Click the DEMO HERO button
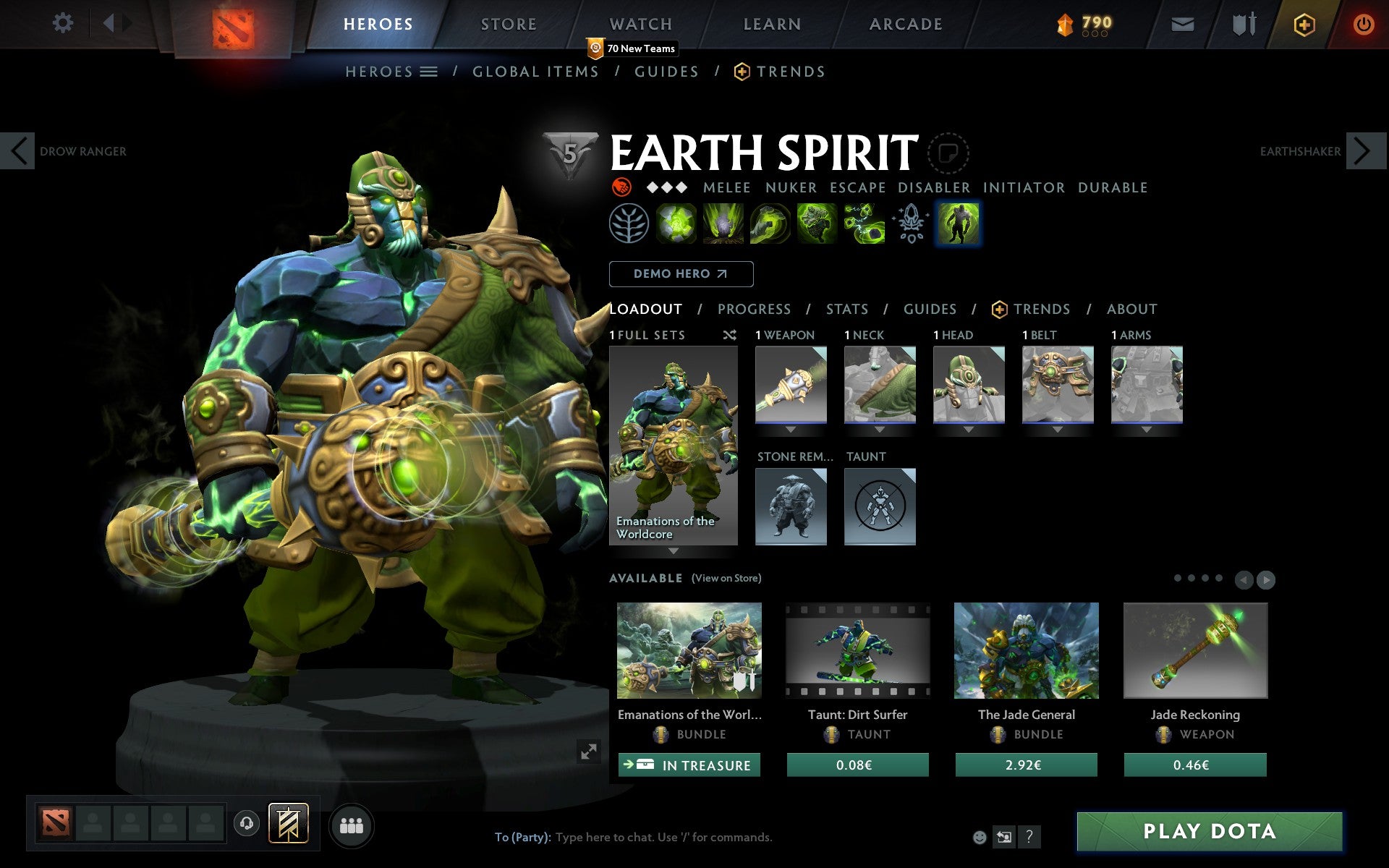 click(x=681, y=274)
